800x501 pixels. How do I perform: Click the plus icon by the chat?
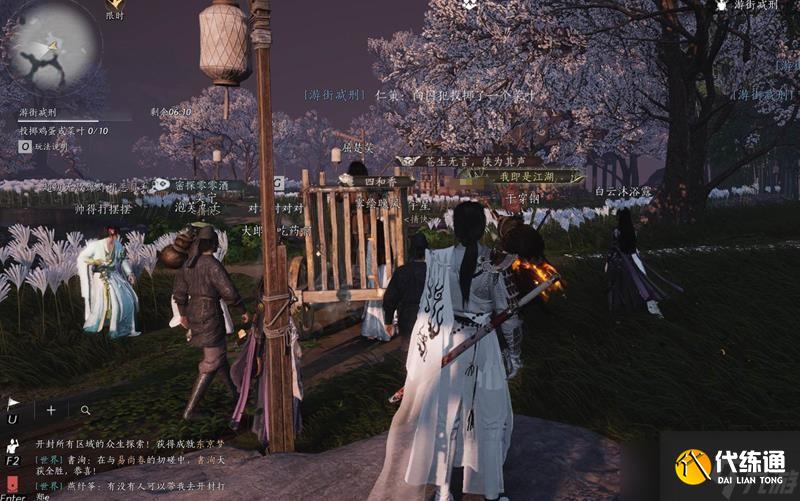coord(51,410)
